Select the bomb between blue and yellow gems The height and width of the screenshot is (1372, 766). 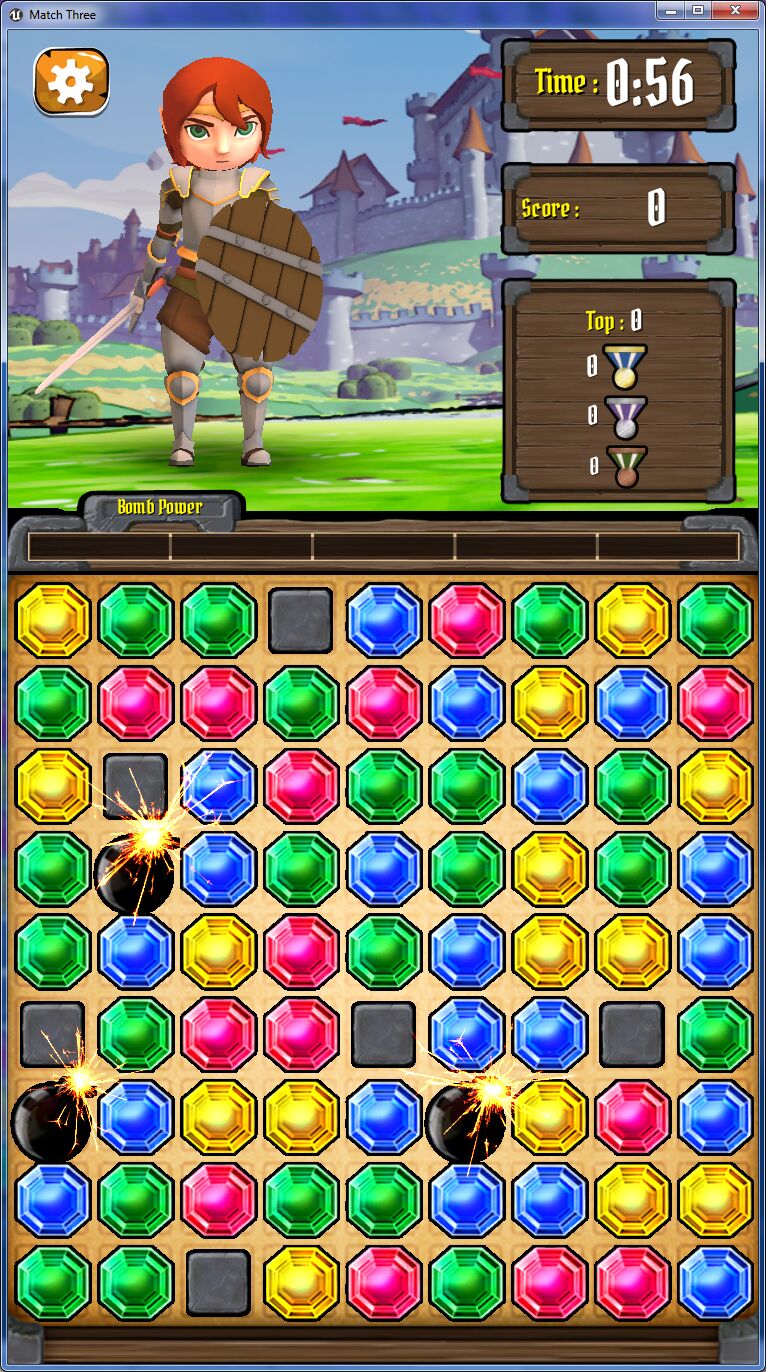pos(465,1121)
